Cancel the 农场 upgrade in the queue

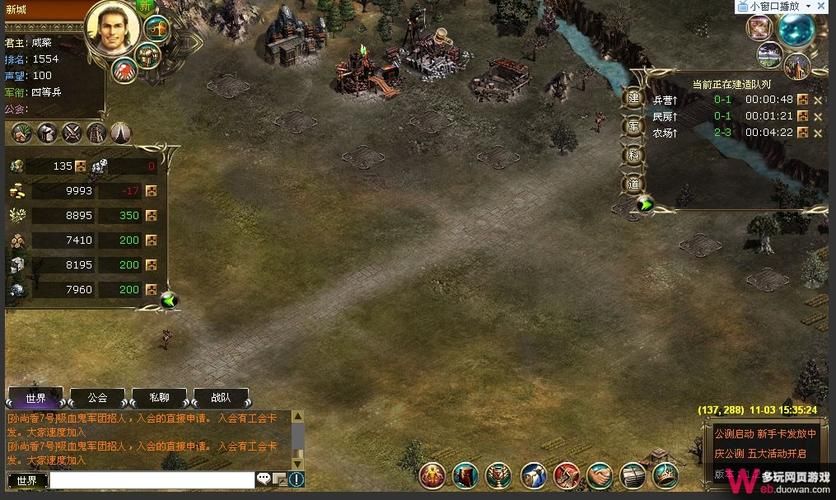click(818, 132)
